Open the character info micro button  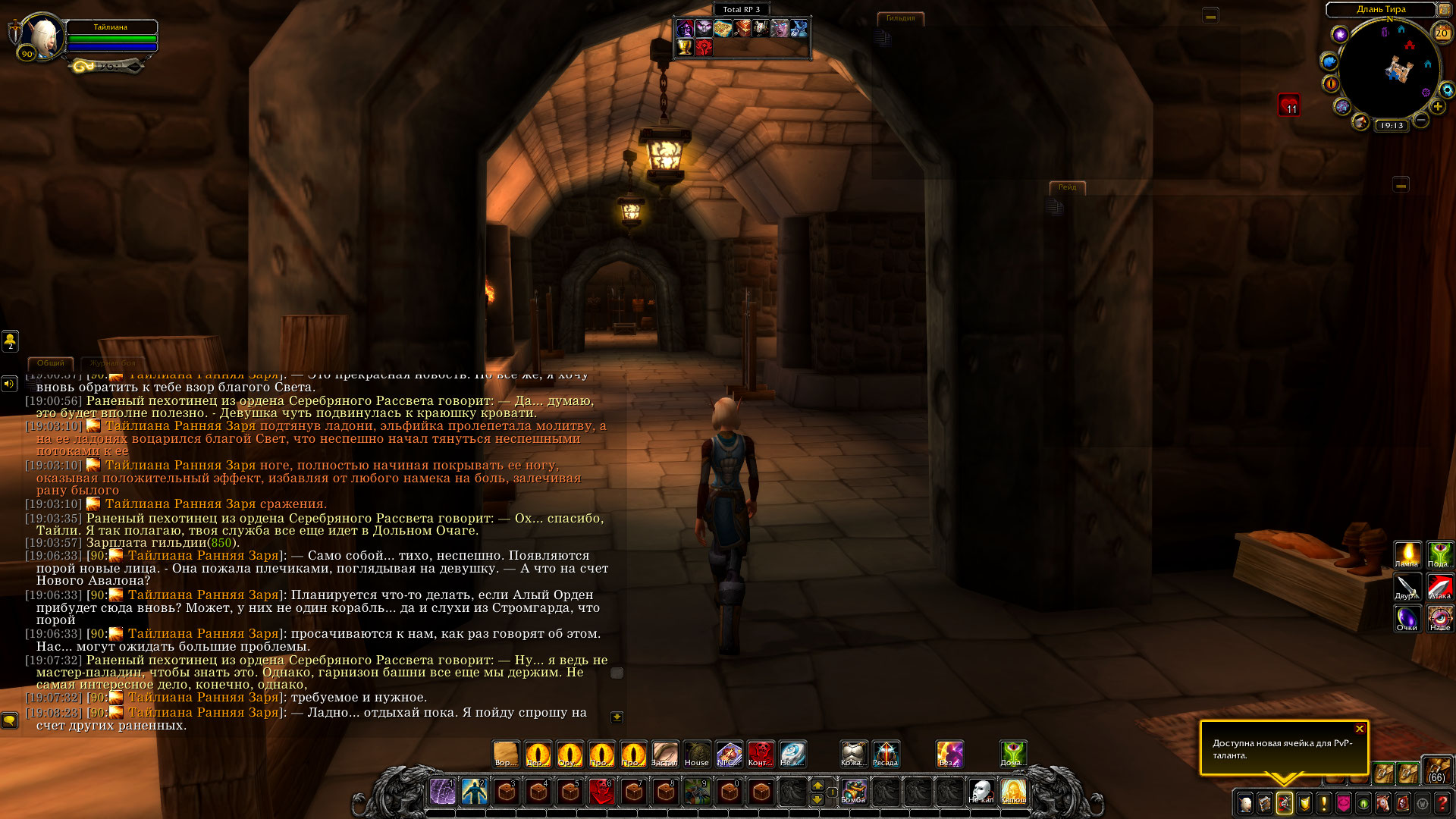(1245, 803)
